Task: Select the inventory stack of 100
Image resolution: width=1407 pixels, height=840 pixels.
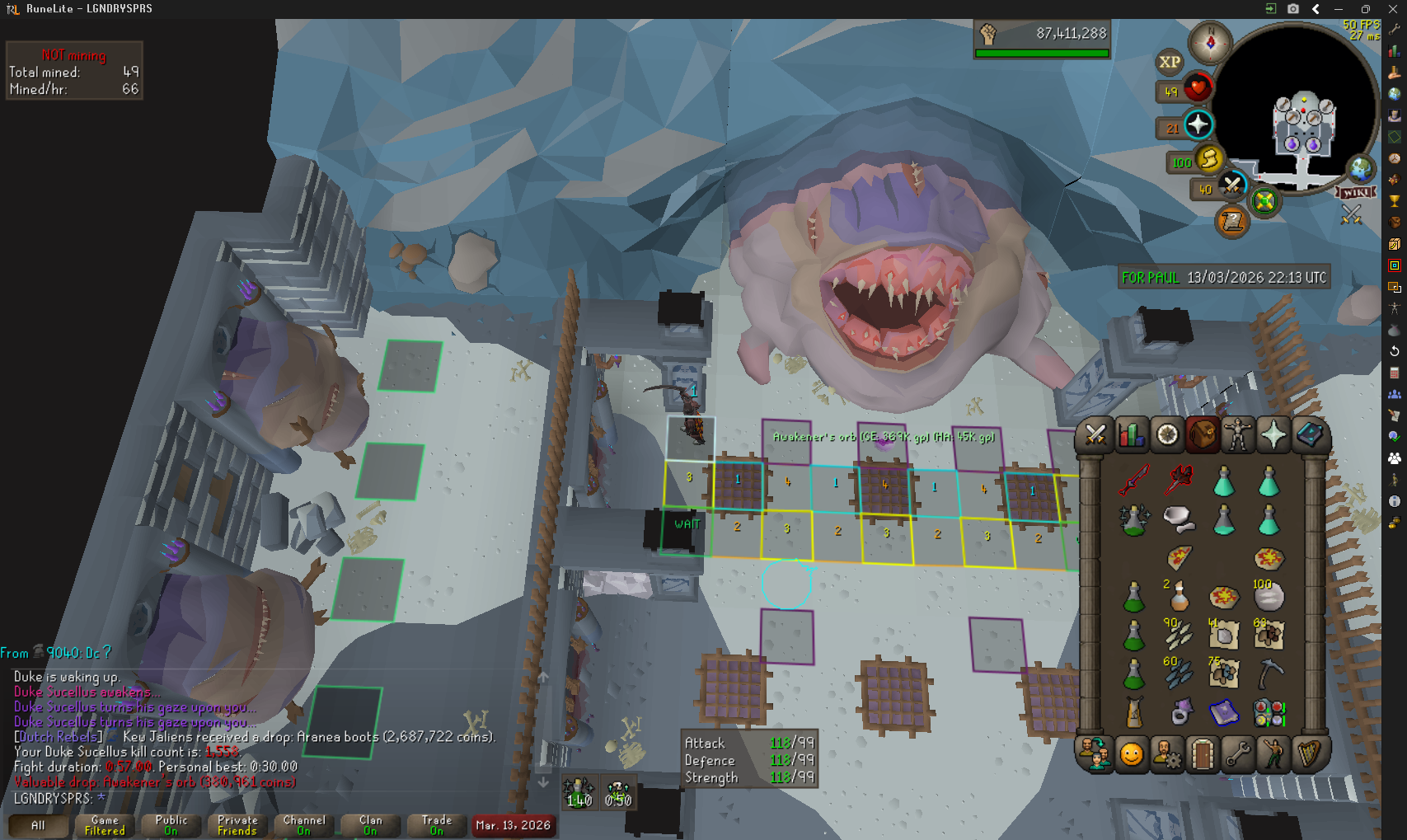Action: 1269,595
